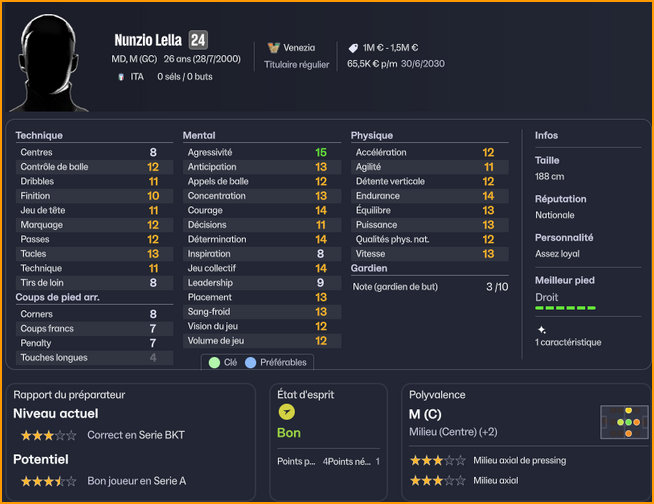Toggle the Préférables attribute highlight
Image resolution: width=654 pixels, height=504 pixels.
(276, 362)
